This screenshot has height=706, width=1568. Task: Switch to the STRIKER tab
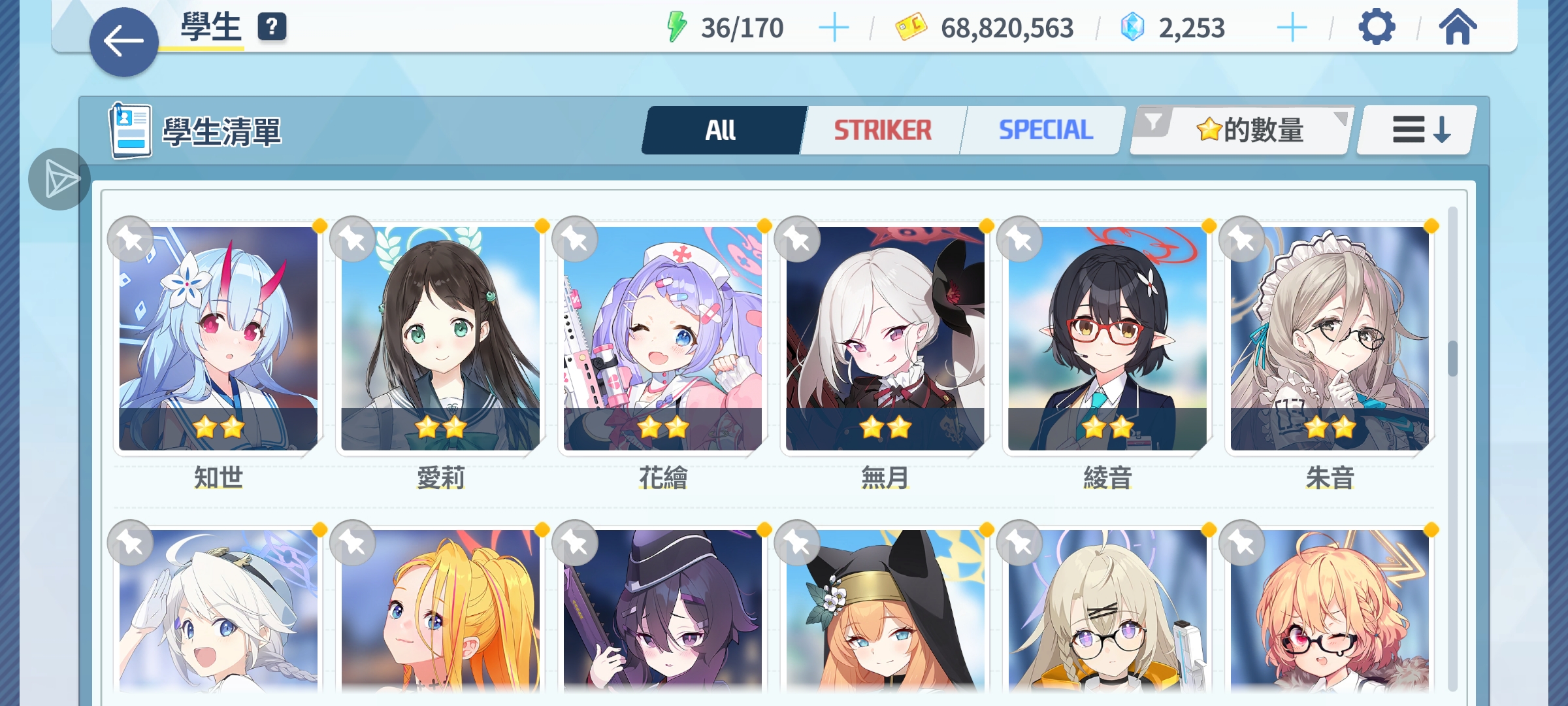coord(883,130)
